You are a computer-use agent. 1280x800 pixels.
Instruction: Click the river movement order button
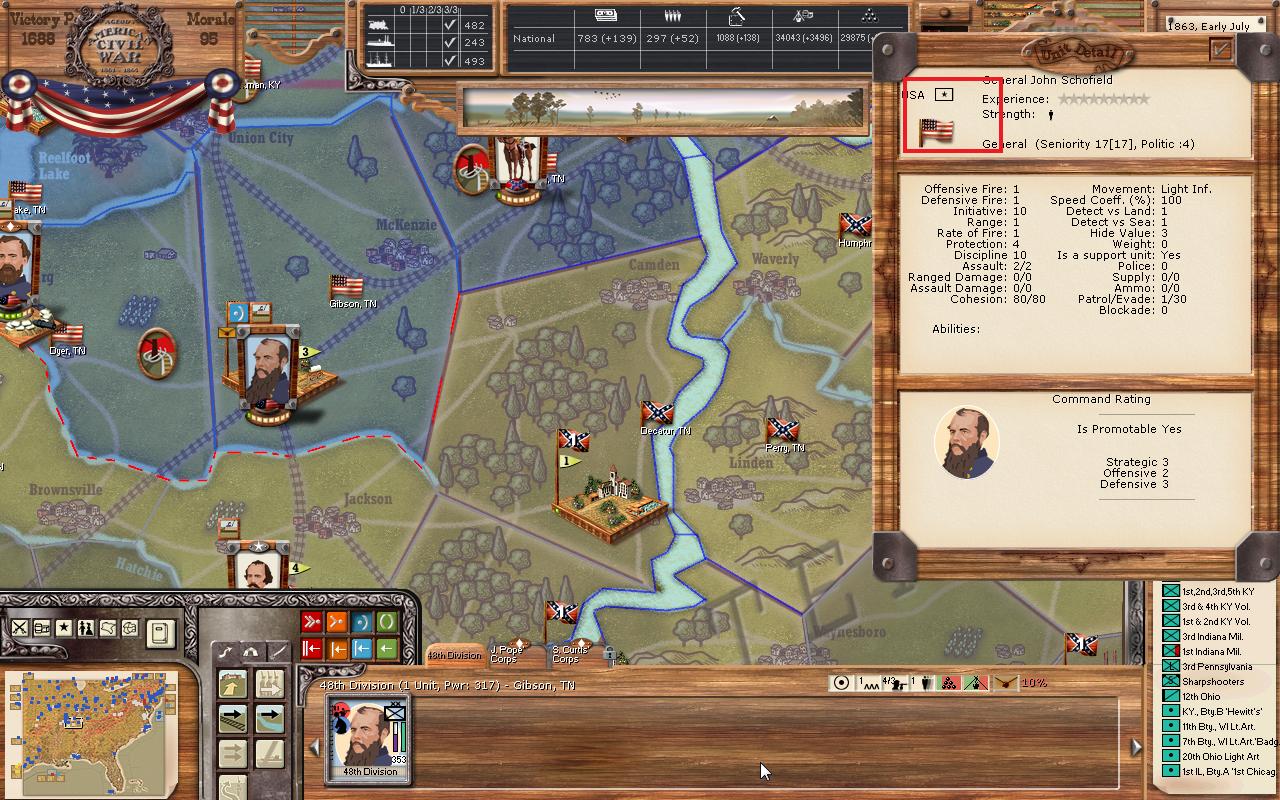[x=269, y=717]
